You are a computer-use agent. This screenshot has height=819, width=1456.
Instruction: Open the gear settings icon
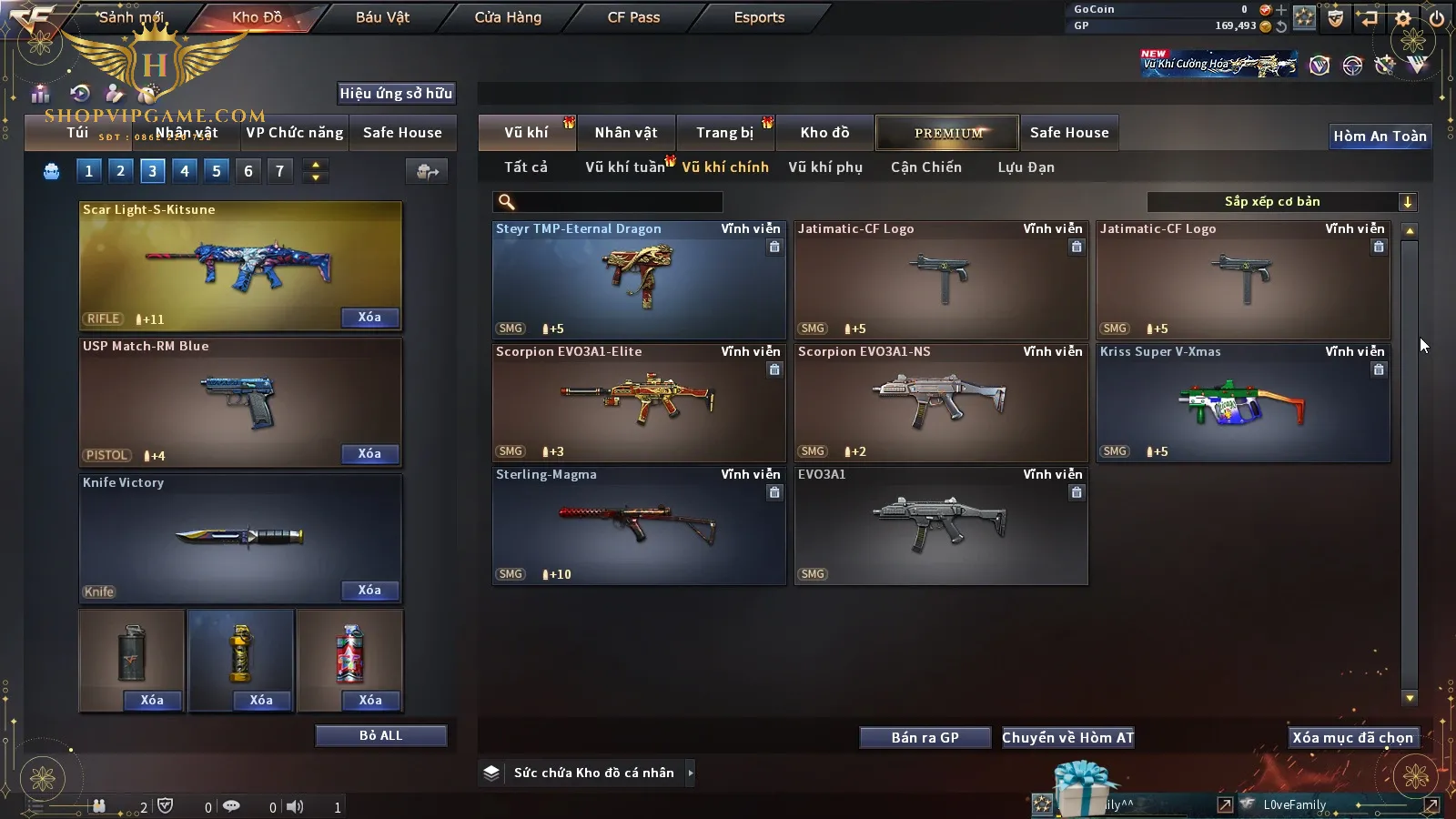(x=1403, y=18)
